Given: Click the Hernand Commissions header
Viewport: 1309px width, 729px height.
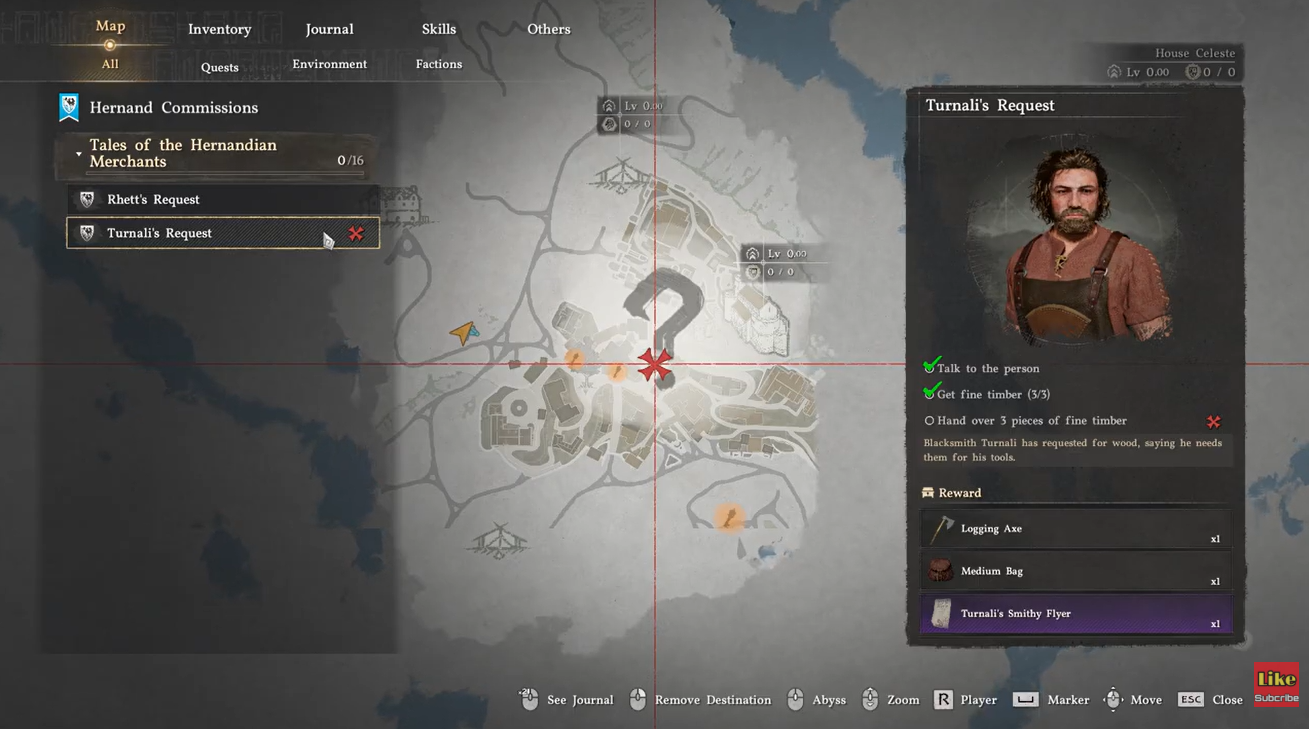Looking at the screenshot, I should click(173, 108).
